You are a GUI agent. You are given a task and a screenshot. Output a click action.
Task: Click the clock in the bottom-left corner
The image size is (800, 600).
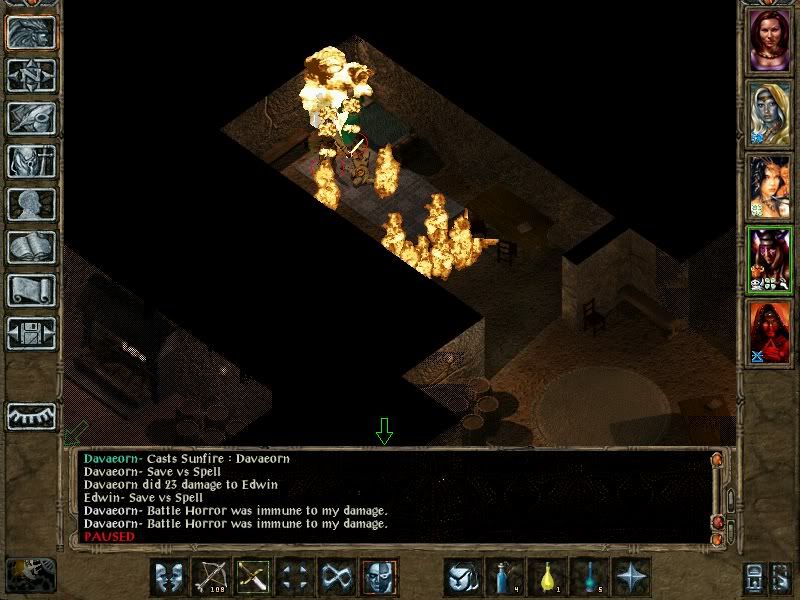pyautogui.click(x=30, y=575)
